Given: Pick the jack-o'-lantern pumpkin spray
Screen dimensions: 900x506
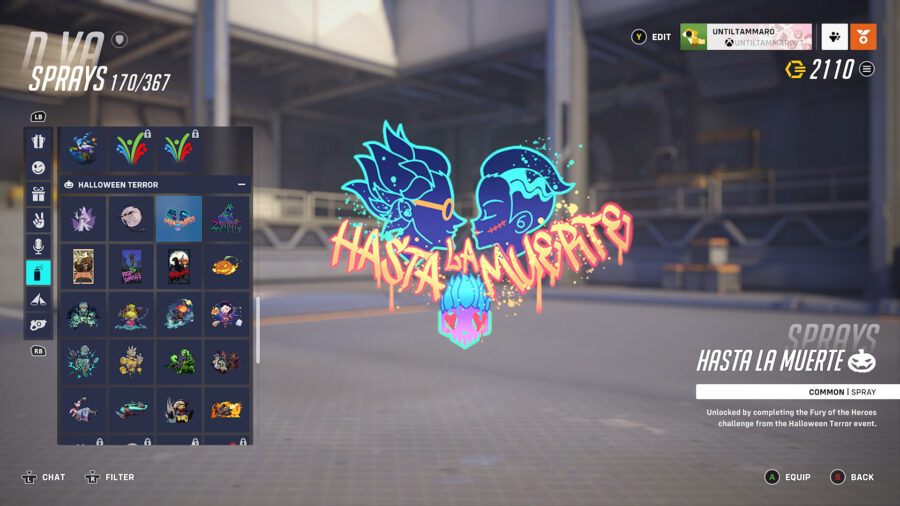Looking at the screenshot, I should 226,266.
